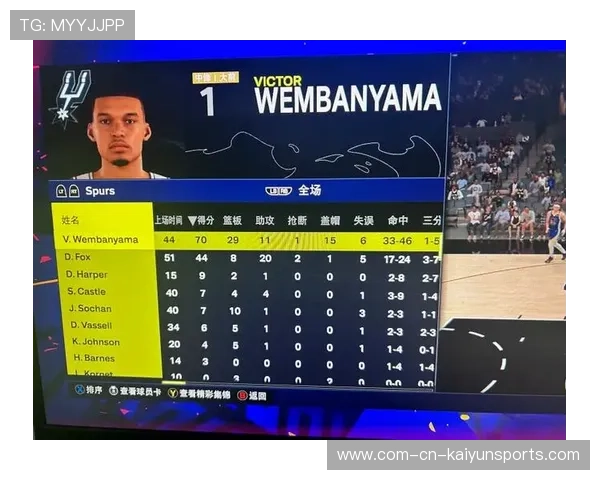This screenshot has width=600, height=480.
Task: Sort by the 命中 field goals column
Action: (x=398, y=220)
